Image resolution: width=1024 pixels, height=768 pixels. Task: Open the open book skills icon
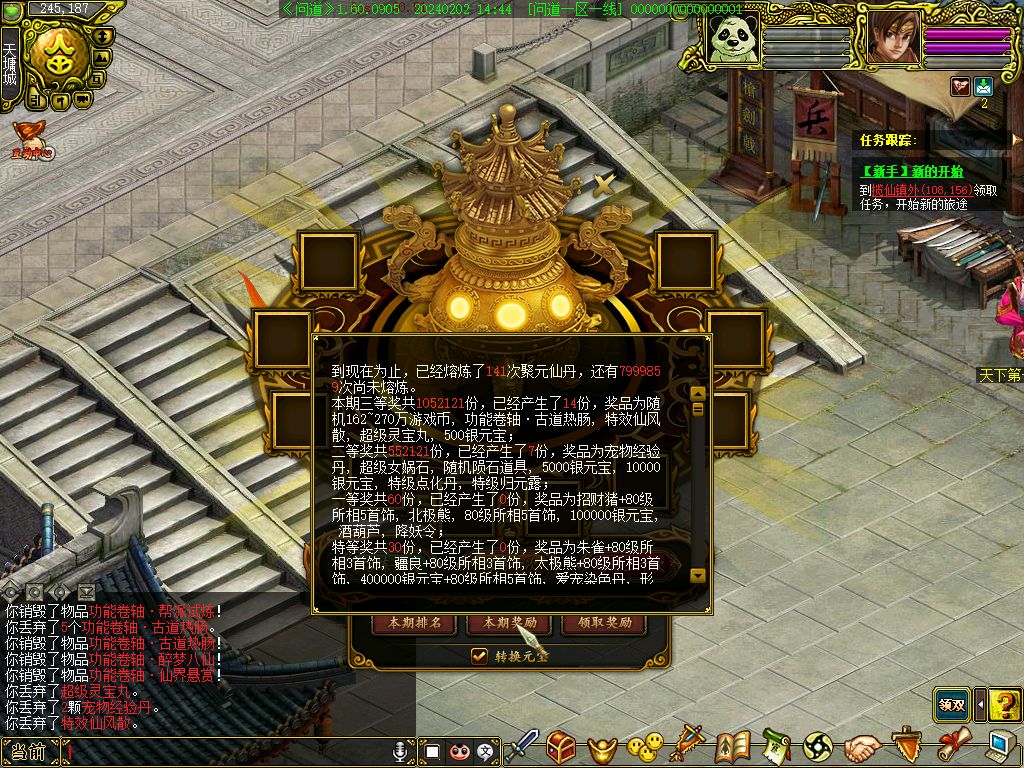point(733,747)
